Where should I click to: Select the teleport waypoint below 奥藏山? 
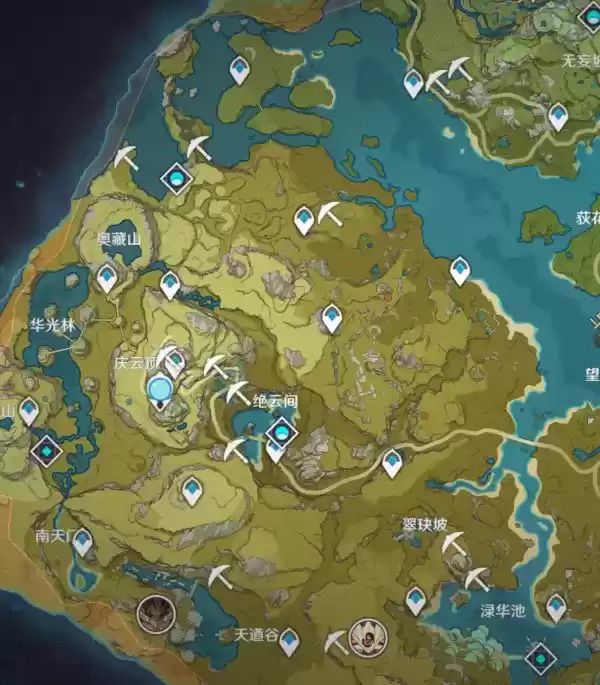tap(107, 277)
